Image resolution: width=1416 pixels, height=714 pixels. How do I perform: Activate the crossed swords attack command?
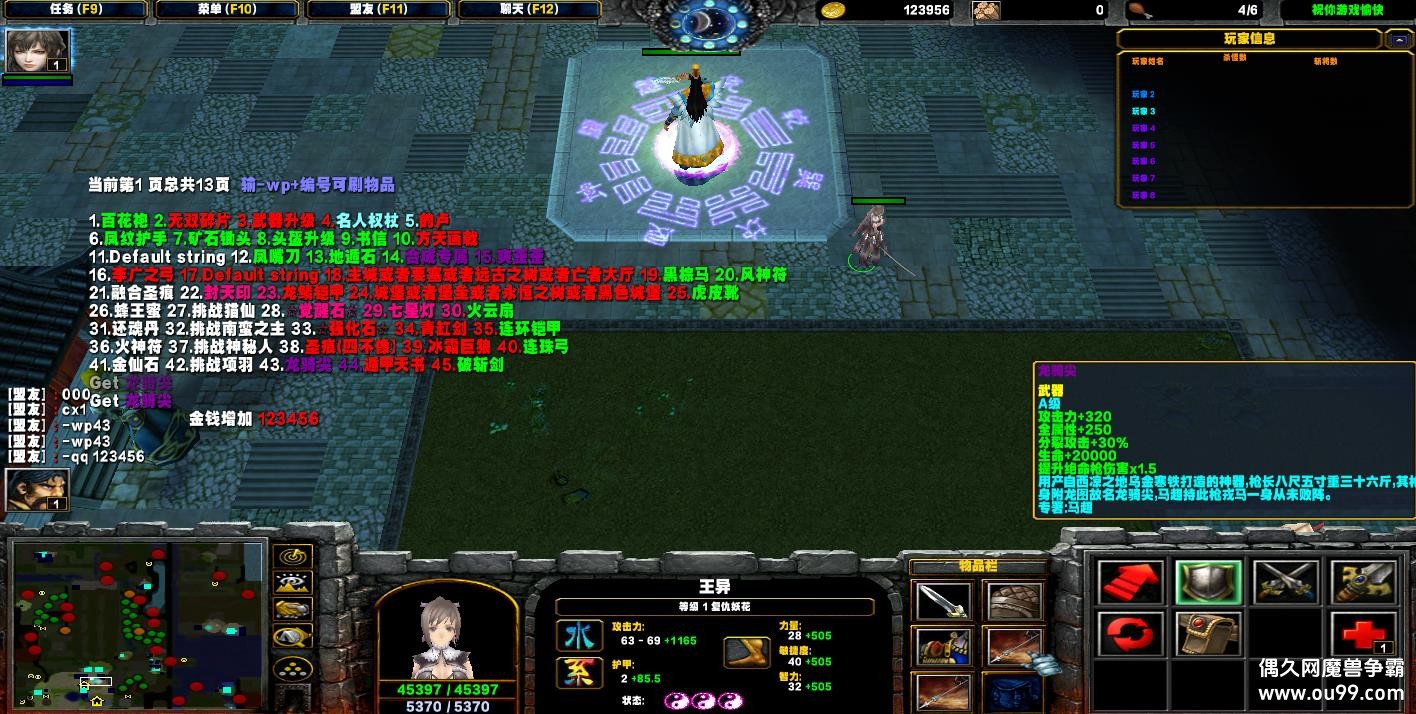tap(1285, 583)
